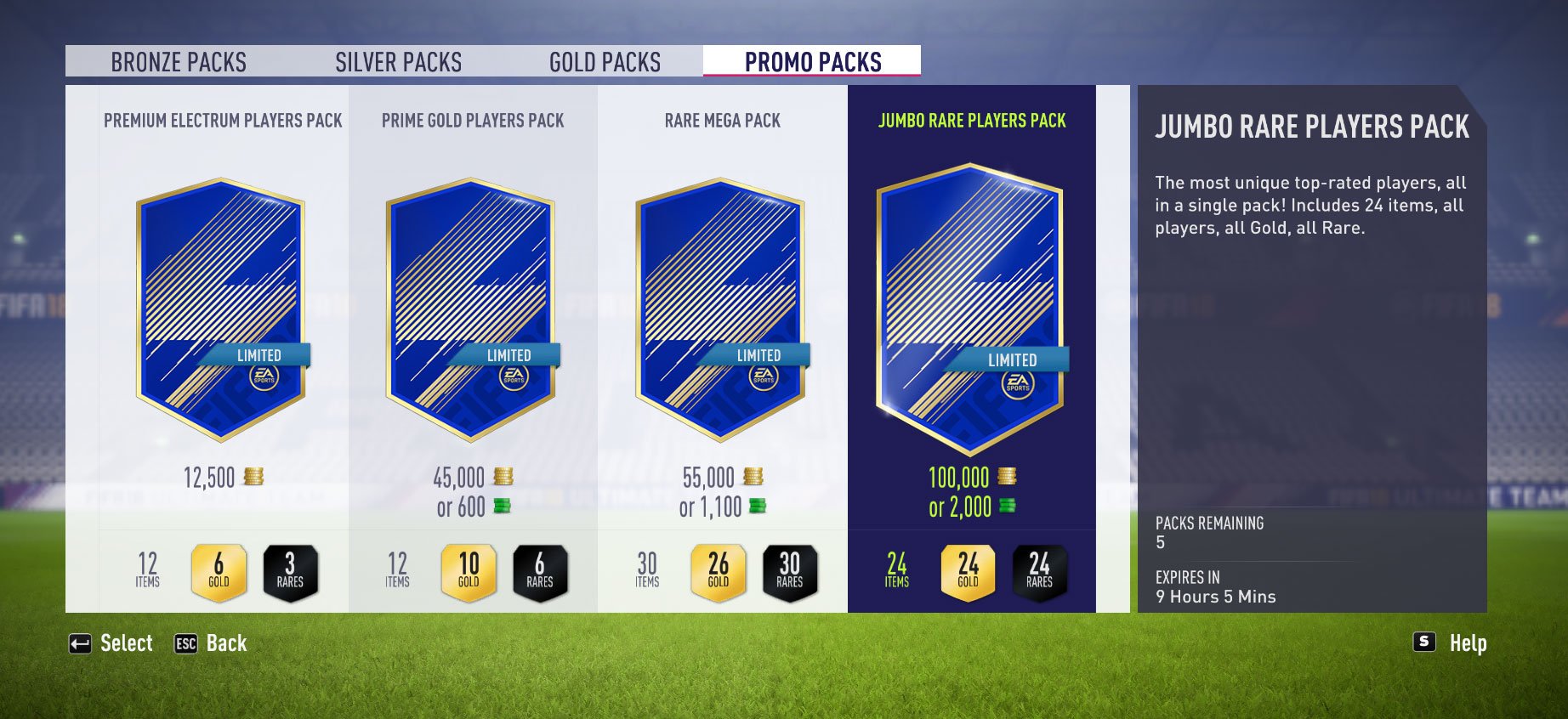The image size is (1568, 719).
Task: Click the 24 GOLD badge on Jumbo Rare pack
Action: [x=969, y=569]
